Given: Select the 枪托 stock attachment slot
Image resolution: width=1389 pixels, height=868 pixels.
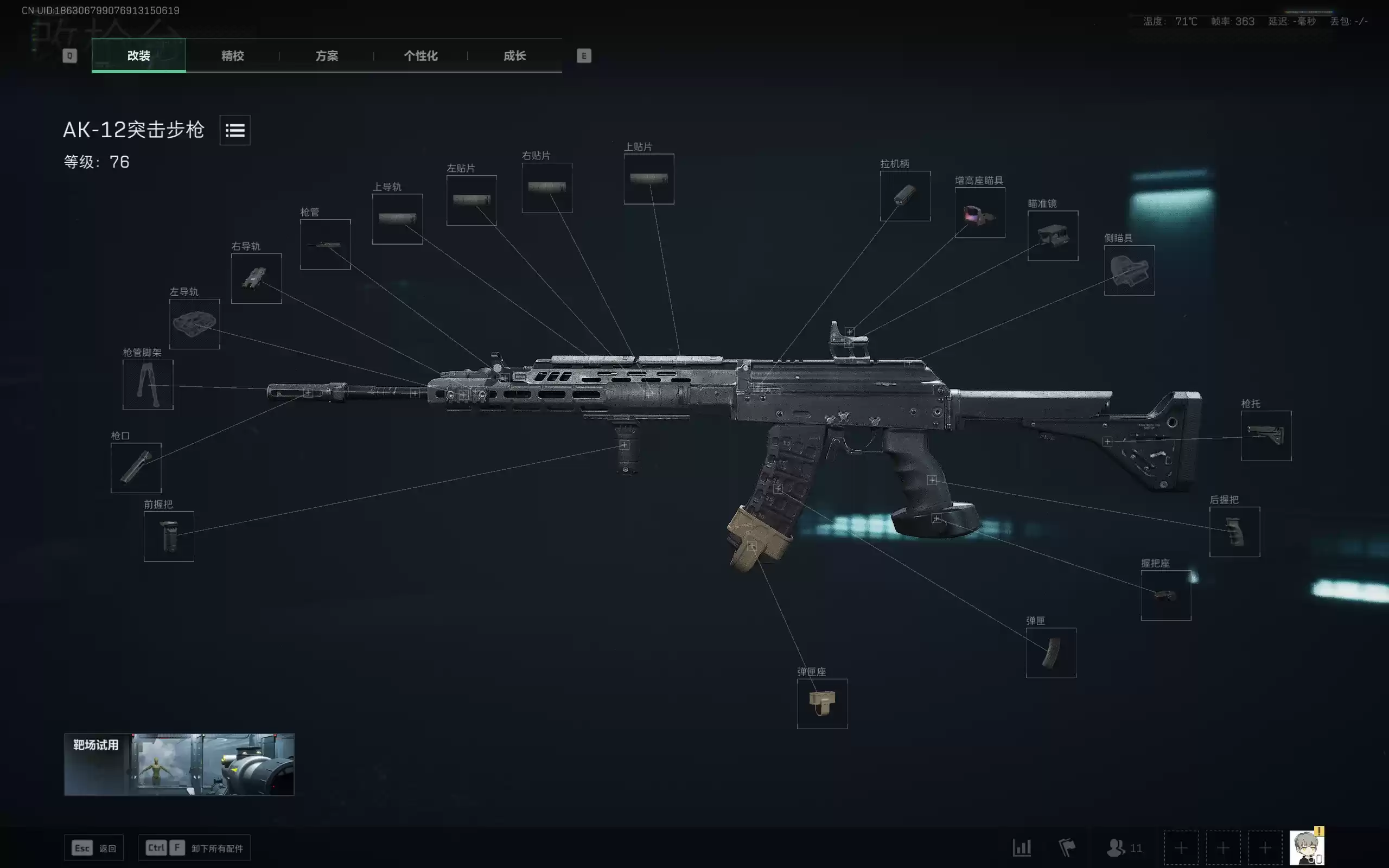Looking at the screenshot, I should point(1266,436).
